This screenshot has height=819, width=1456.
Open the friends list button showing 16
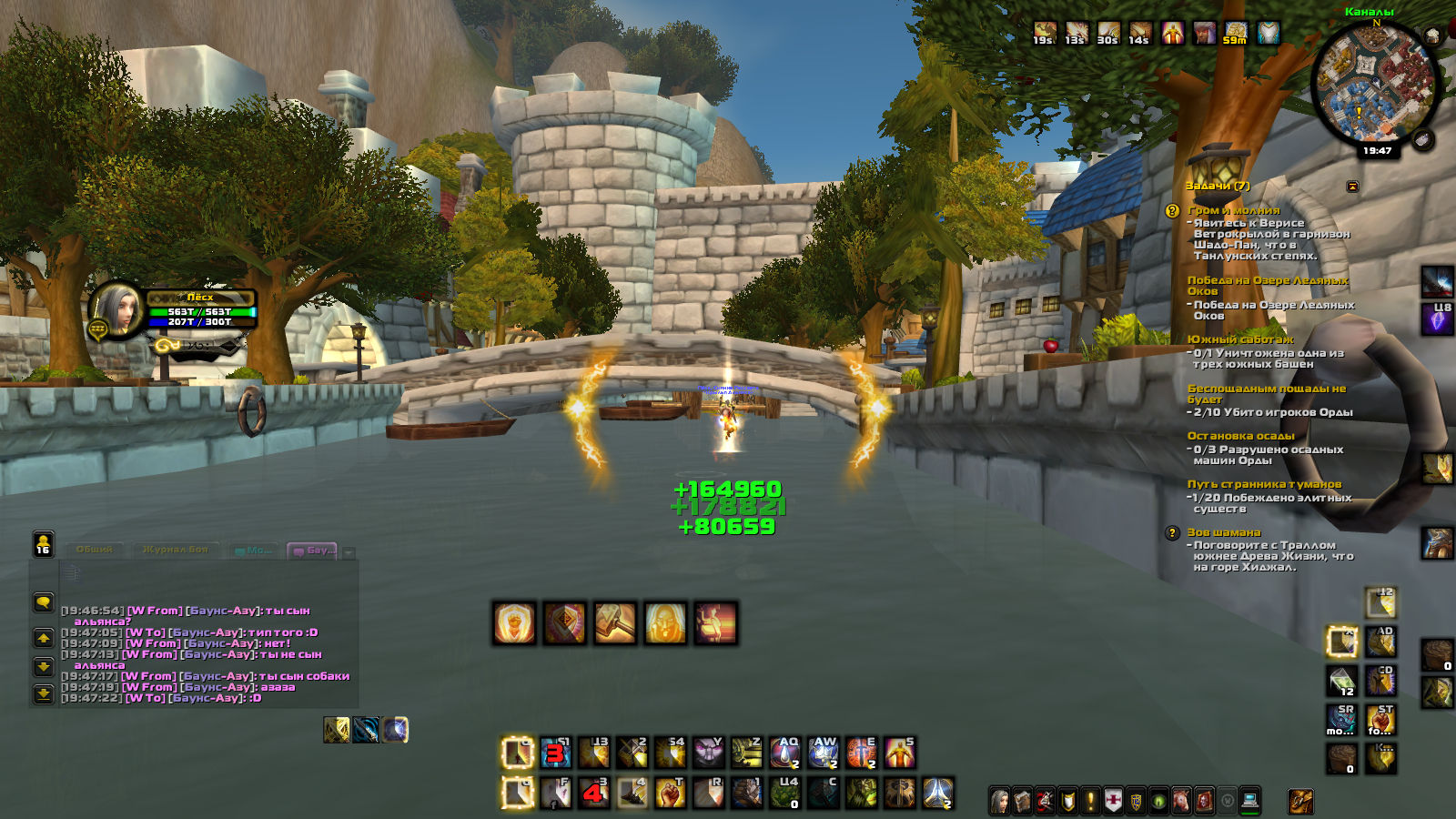tap(43, 543)
